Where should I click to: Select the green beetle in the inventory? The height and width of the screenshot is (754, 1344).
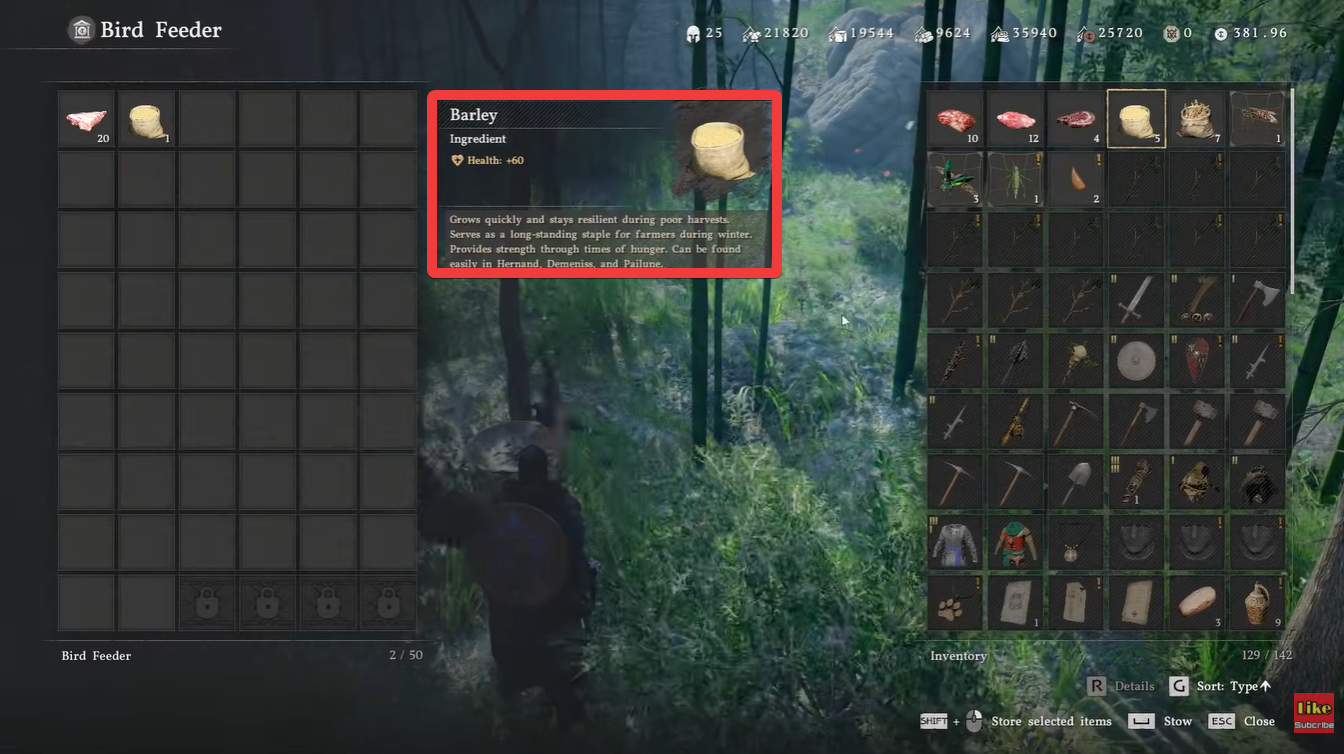(955, 181)
